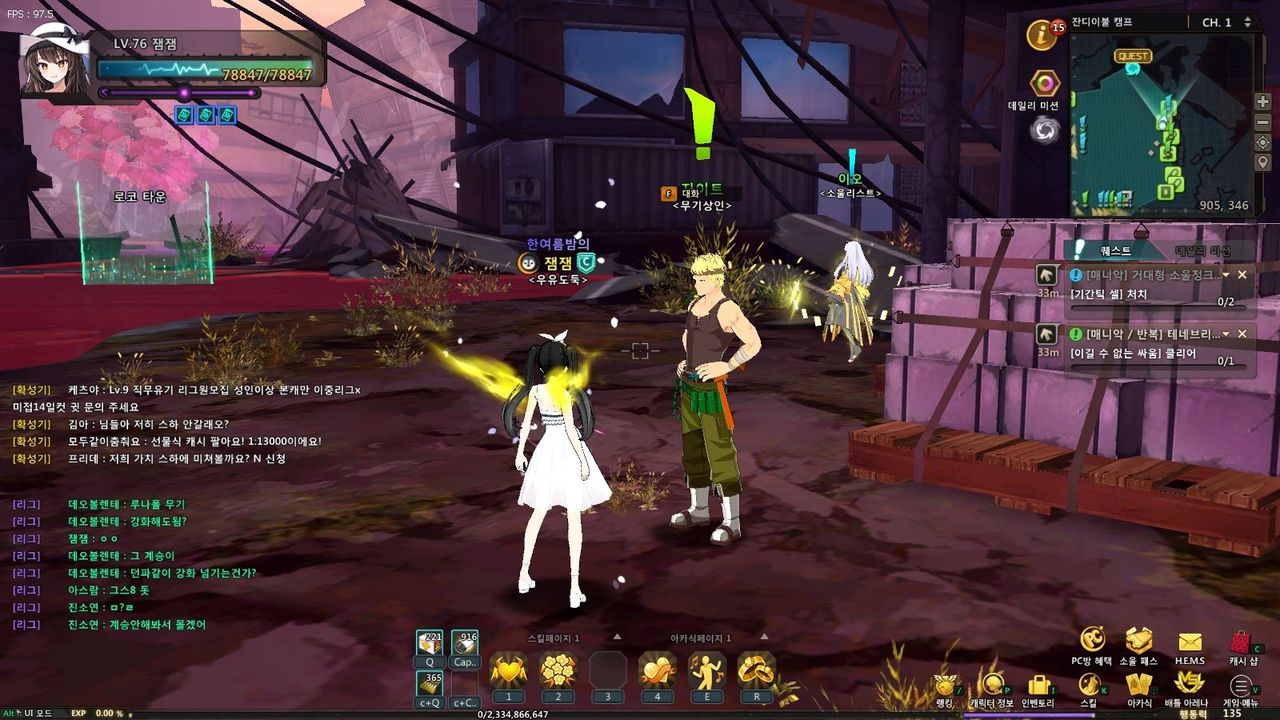Viewport: 1280px width, 720px height.
Task: Open the 게임 메뉴 game menu
Action: tap(1240, 687)
